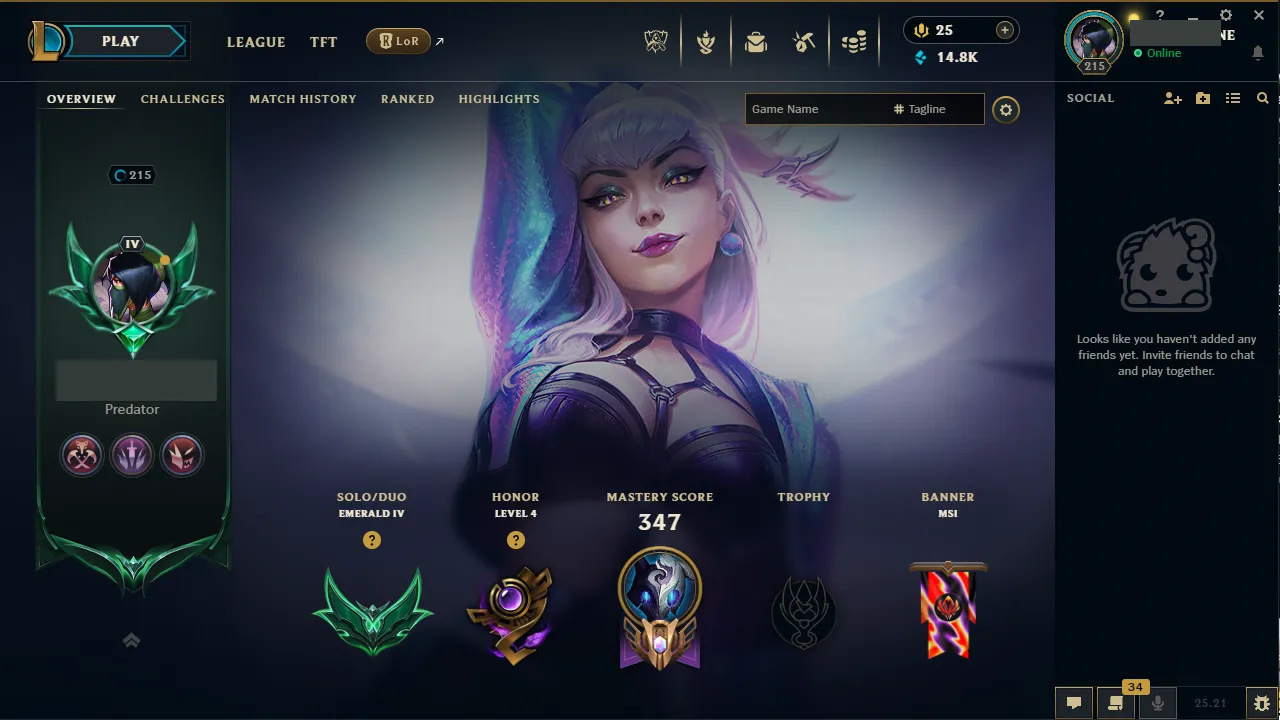Open the Missions journal showing 34 notifications

tap(1113, 702)
